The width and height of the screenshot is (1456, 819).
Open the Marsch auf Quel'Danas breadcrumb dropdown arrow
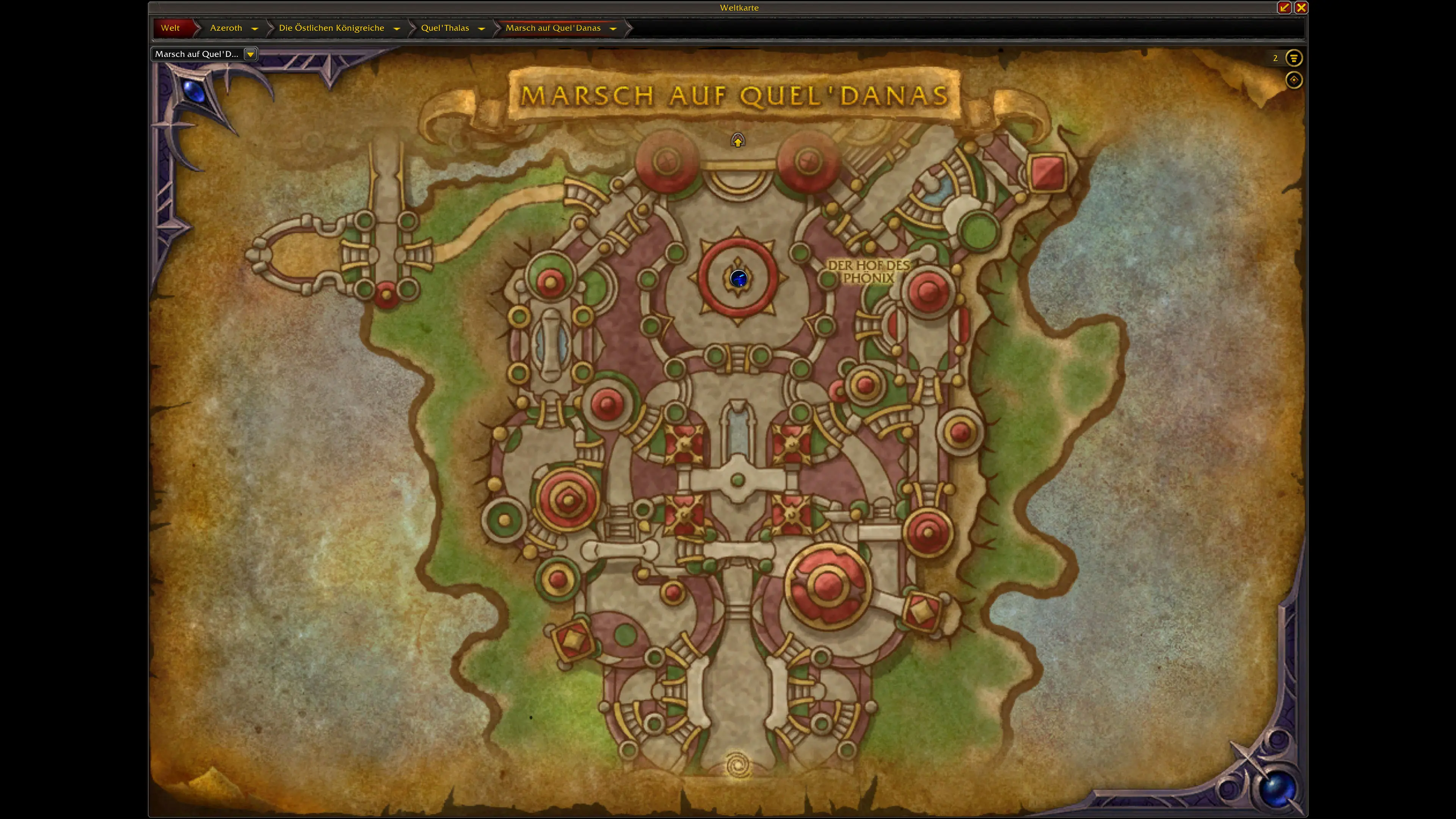click(613, 28)
